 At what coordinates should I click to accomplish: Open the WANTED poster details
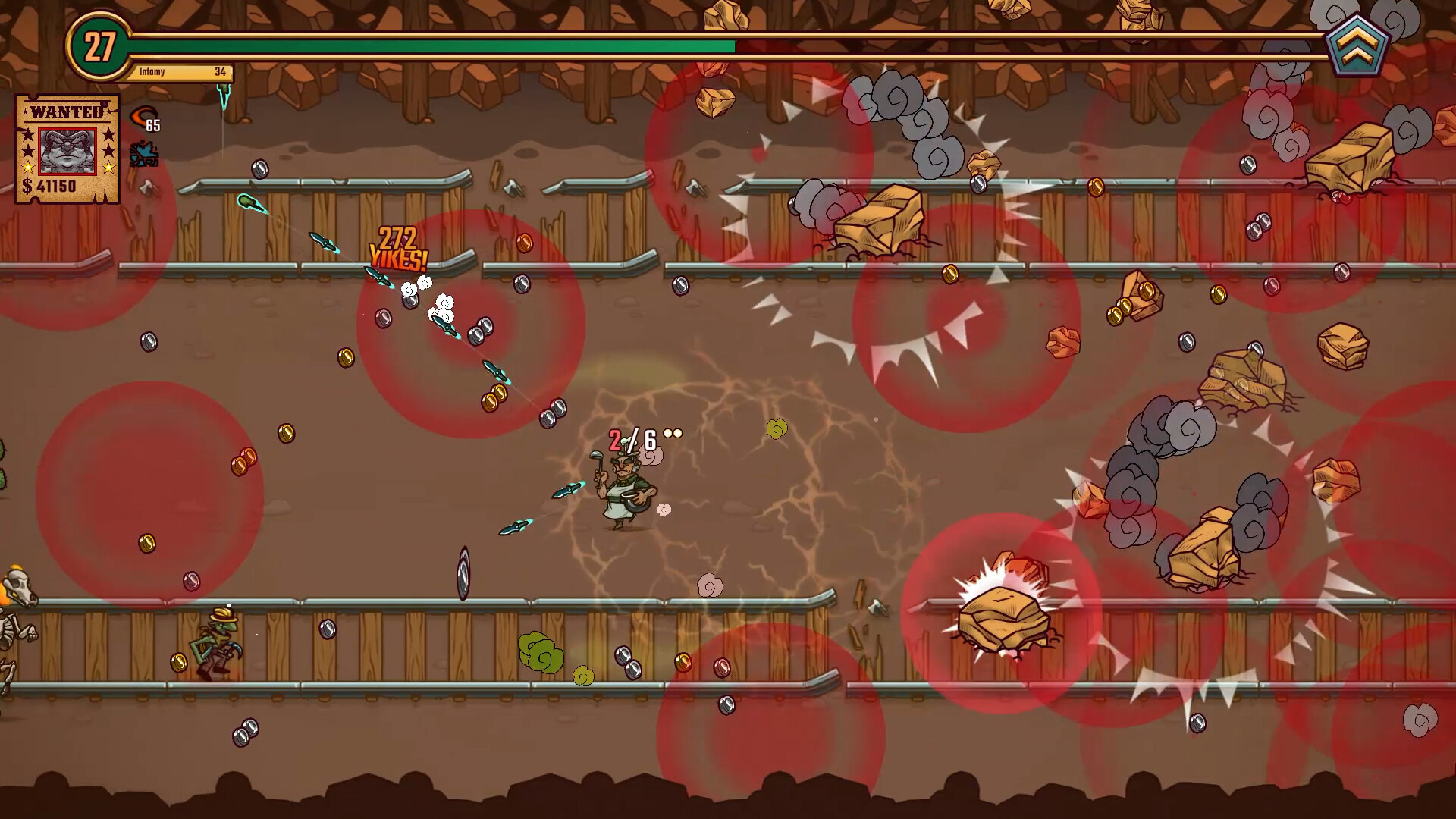pos(67,148)
